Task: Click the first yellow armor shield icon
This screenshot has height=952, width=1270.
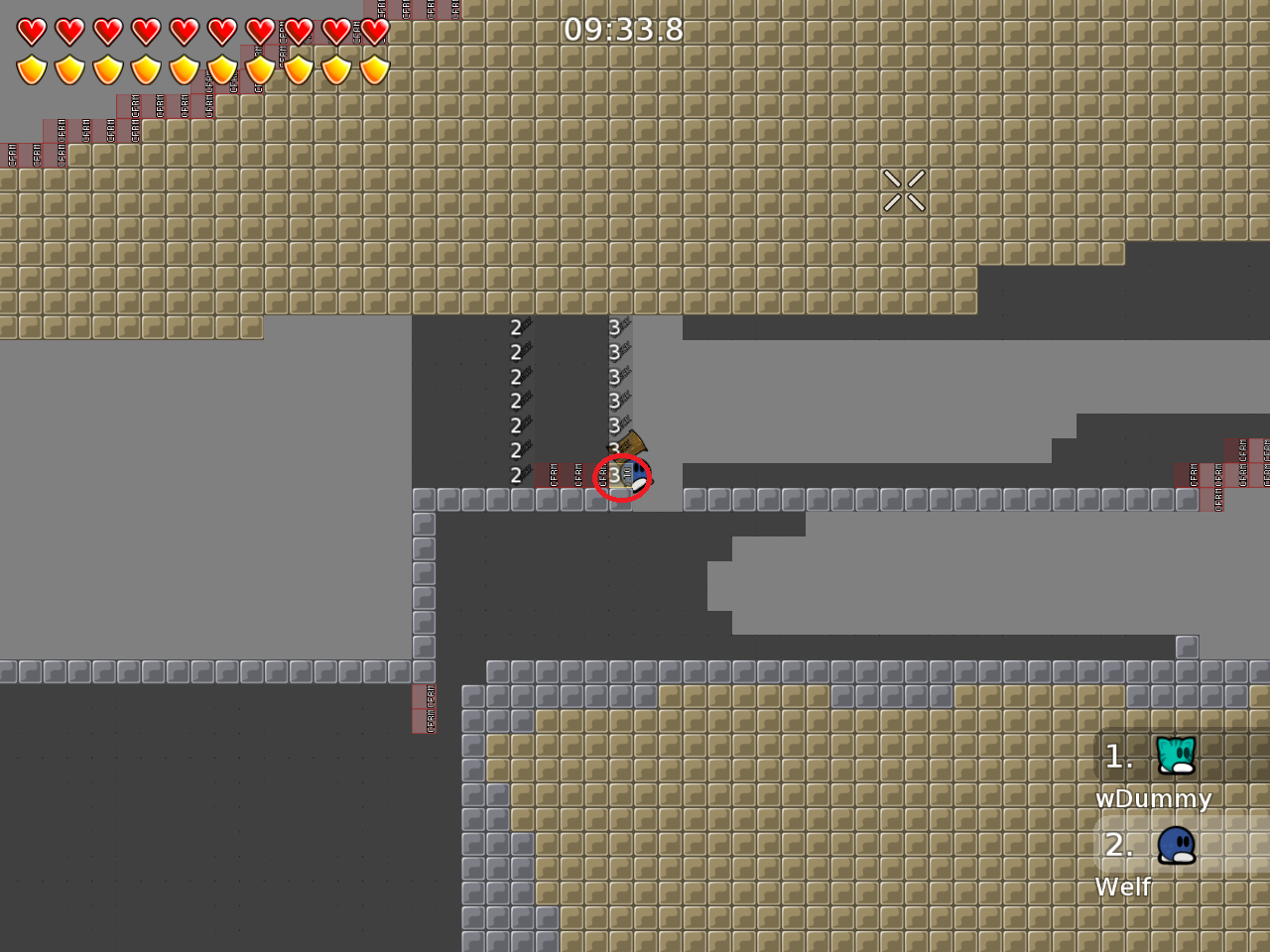Action: [33, 68]
